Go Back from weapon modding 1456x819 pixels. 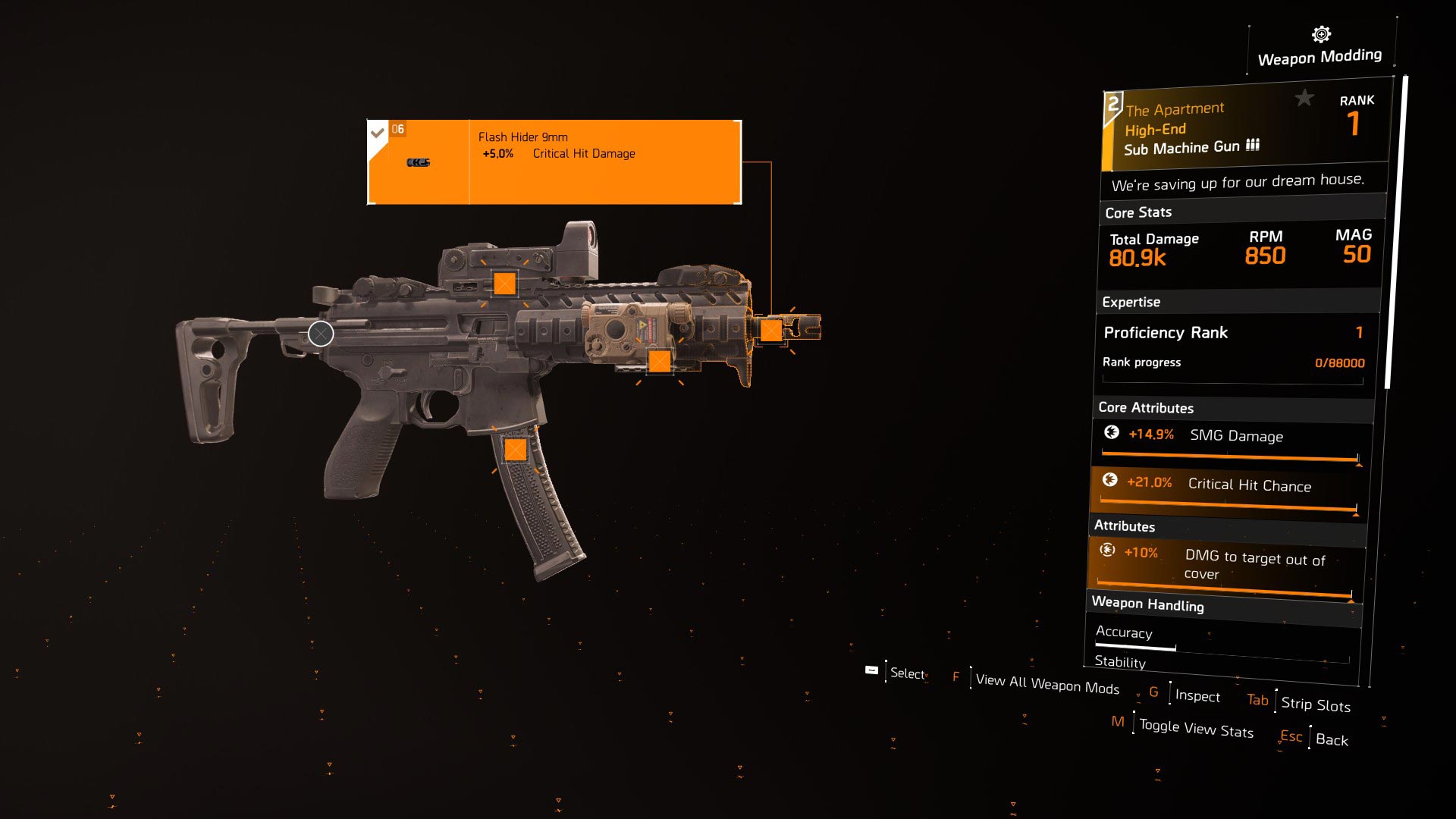click(1331, 740)
